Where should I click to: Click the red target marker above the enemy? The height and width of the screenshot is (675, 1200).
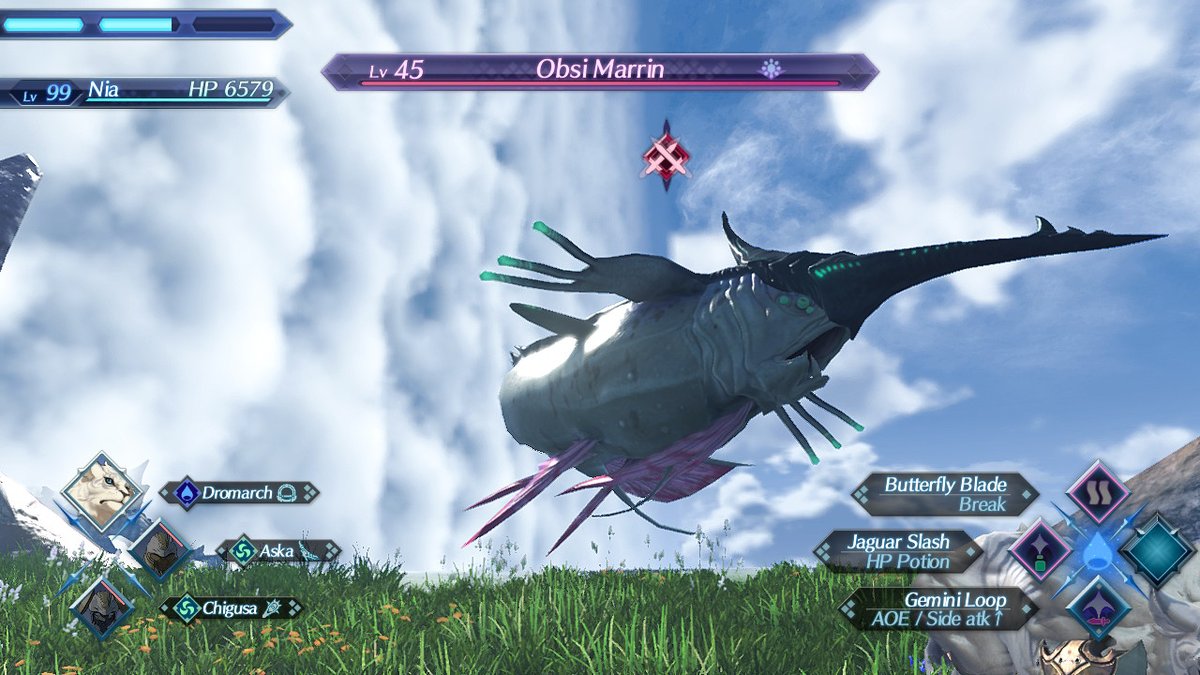pos(666,156)
